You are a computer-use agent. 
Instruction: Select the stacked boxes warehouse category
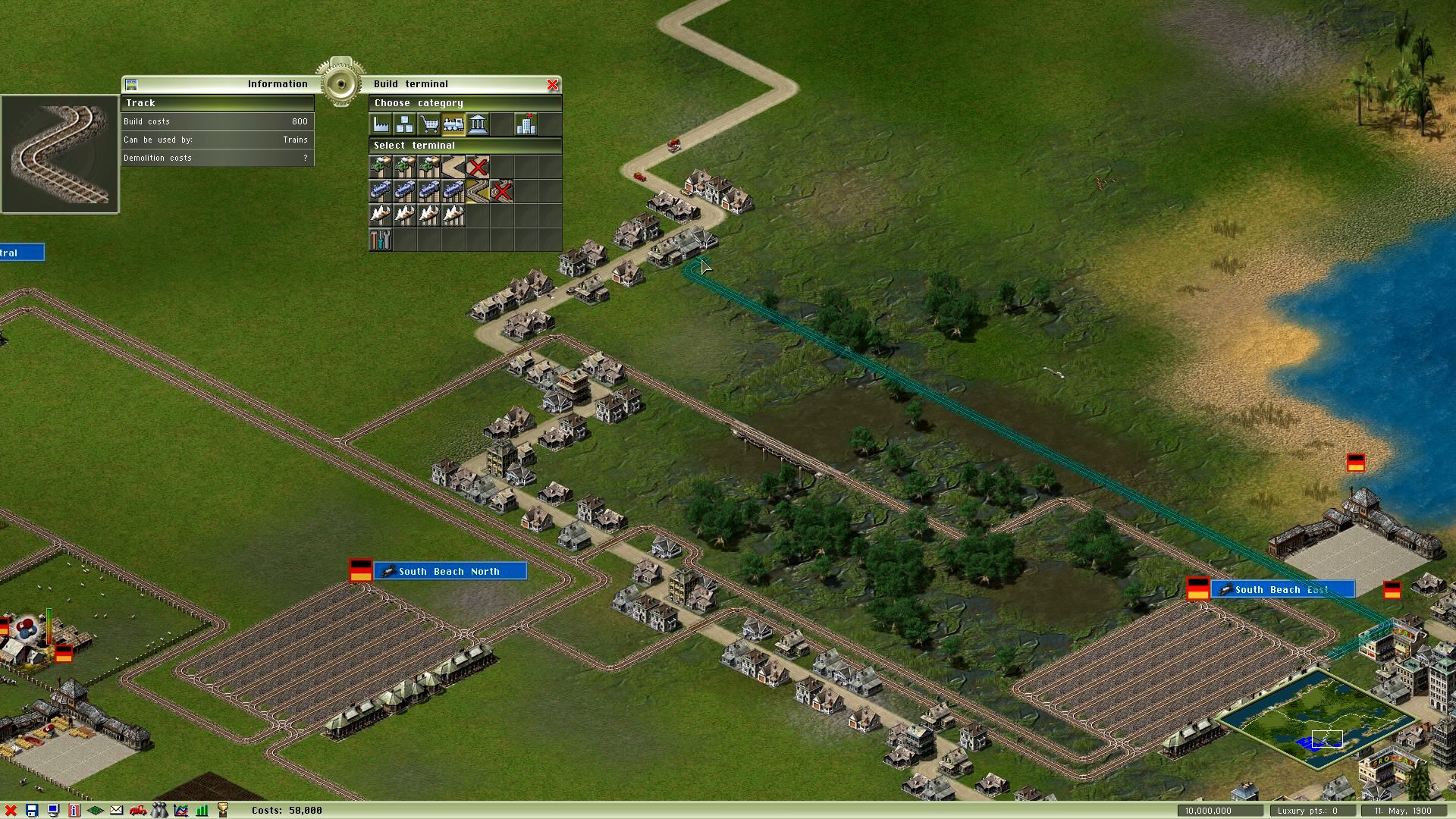click(405, 124)
